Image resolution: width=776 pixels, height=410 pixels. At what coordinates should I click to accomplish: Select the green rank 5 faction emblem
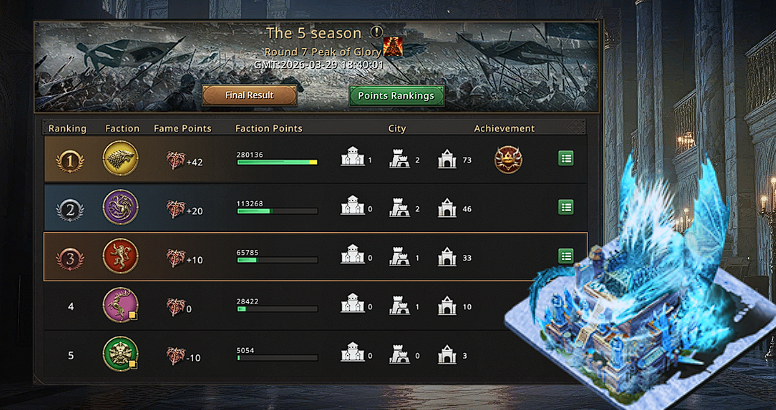click(x=120, y=353)
